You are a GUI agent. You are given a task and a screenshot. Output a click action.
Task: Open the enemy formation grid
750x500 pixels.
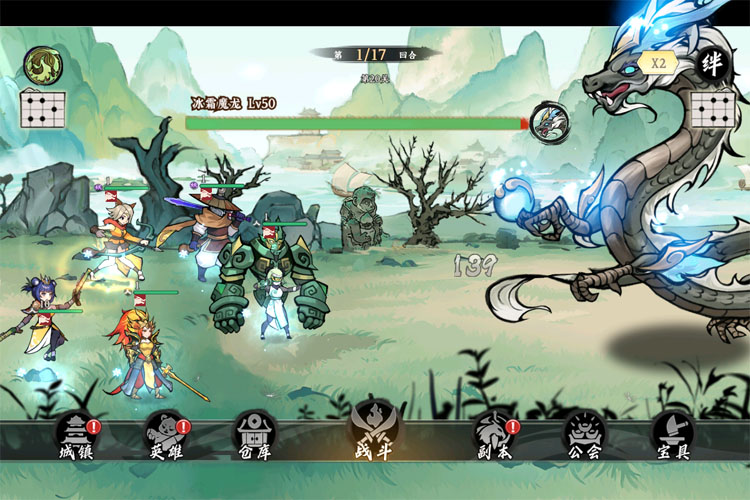(713, 108)
